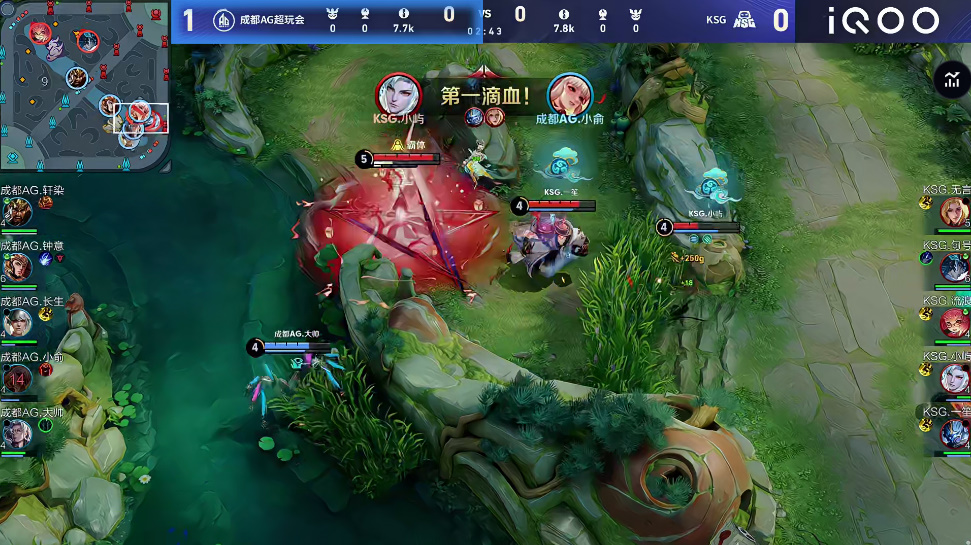Image resolution: width=971 pixels, height=545 pixels.
Task: Spectate KSG.流浪's red-haired hero portrait
Action: (954, 323)
